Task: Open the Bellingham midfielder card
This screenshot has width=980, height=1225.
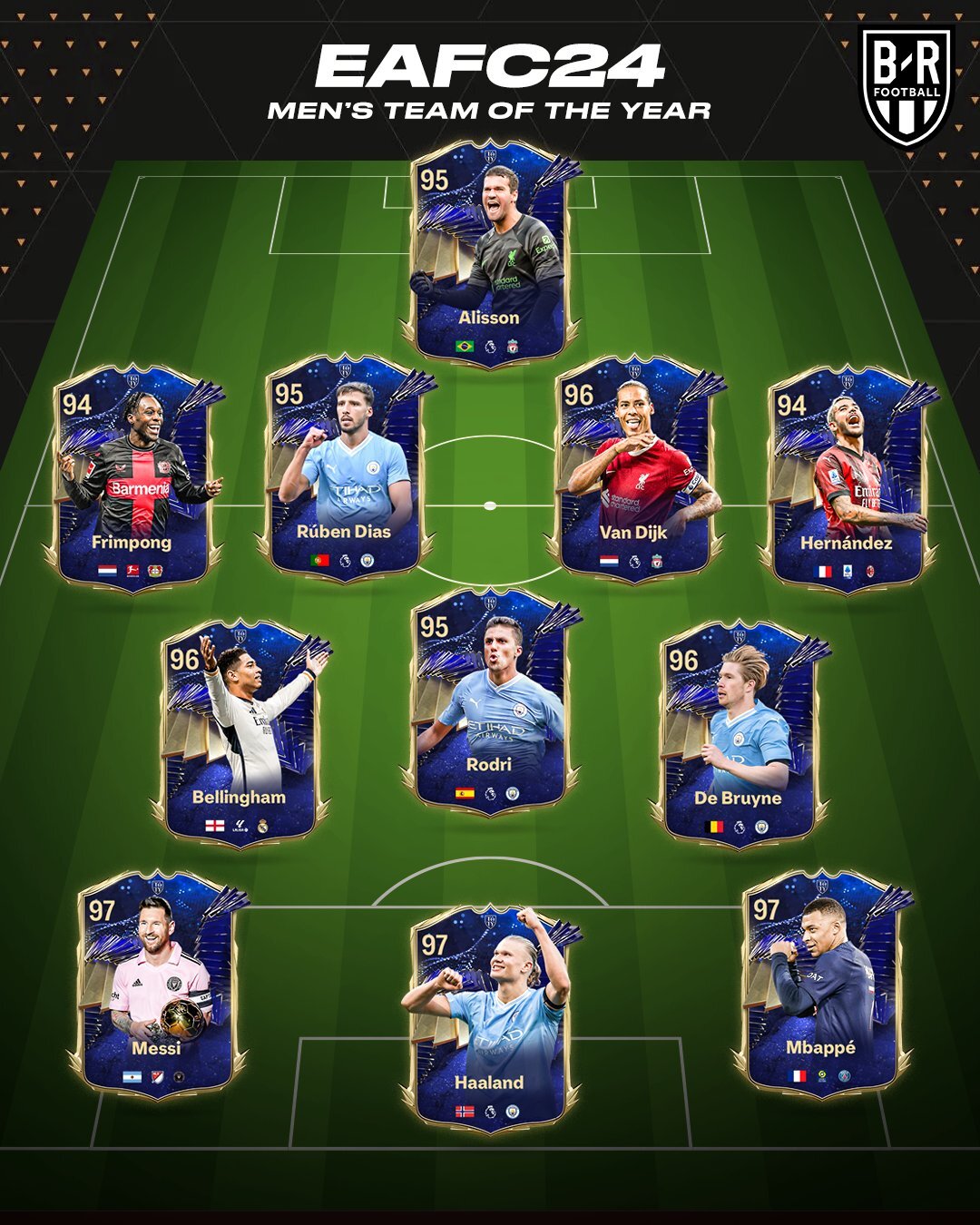Action: [x=240, y=730]
